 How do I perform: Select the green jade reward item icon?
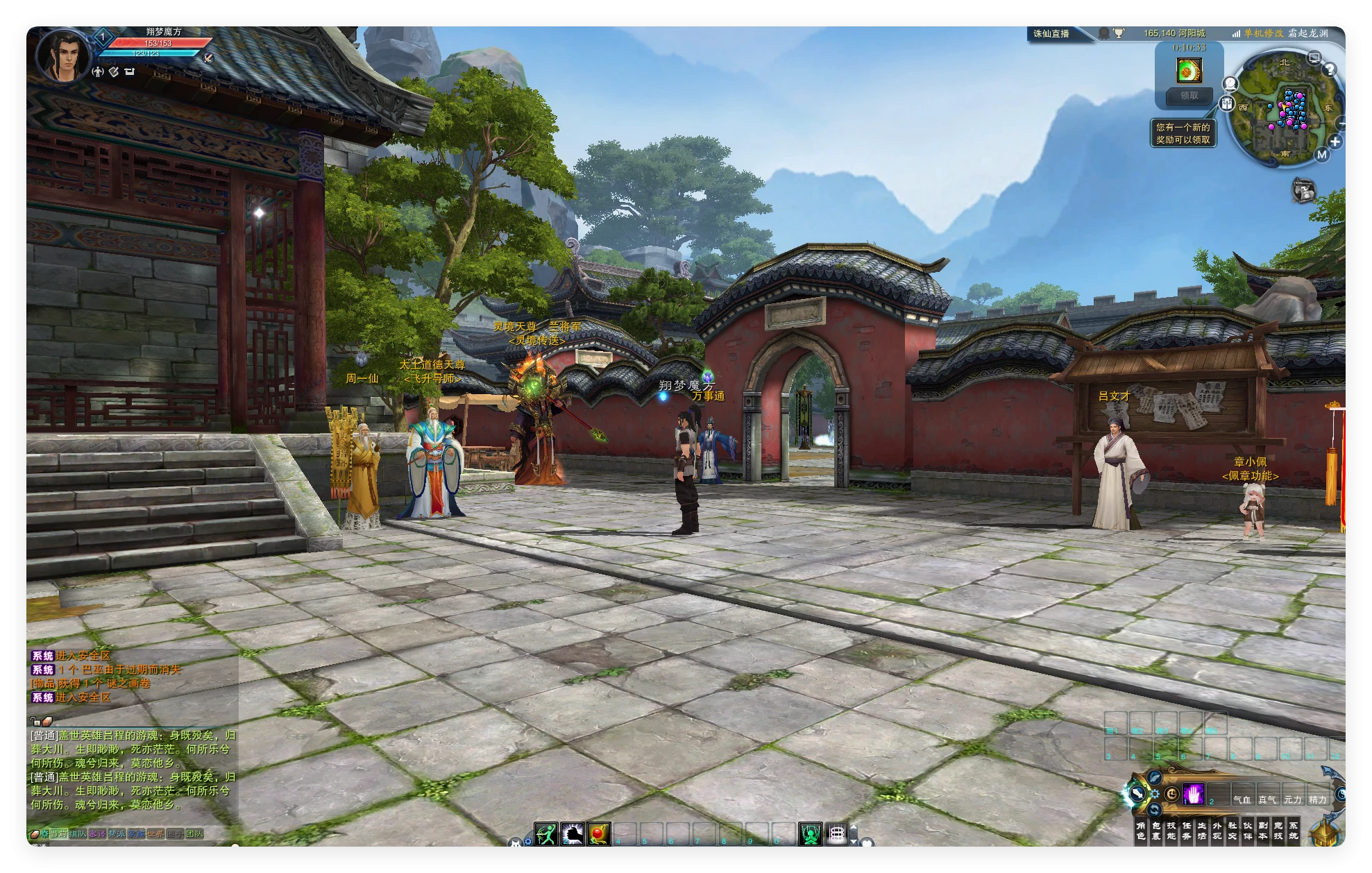tap(1189, 70)
